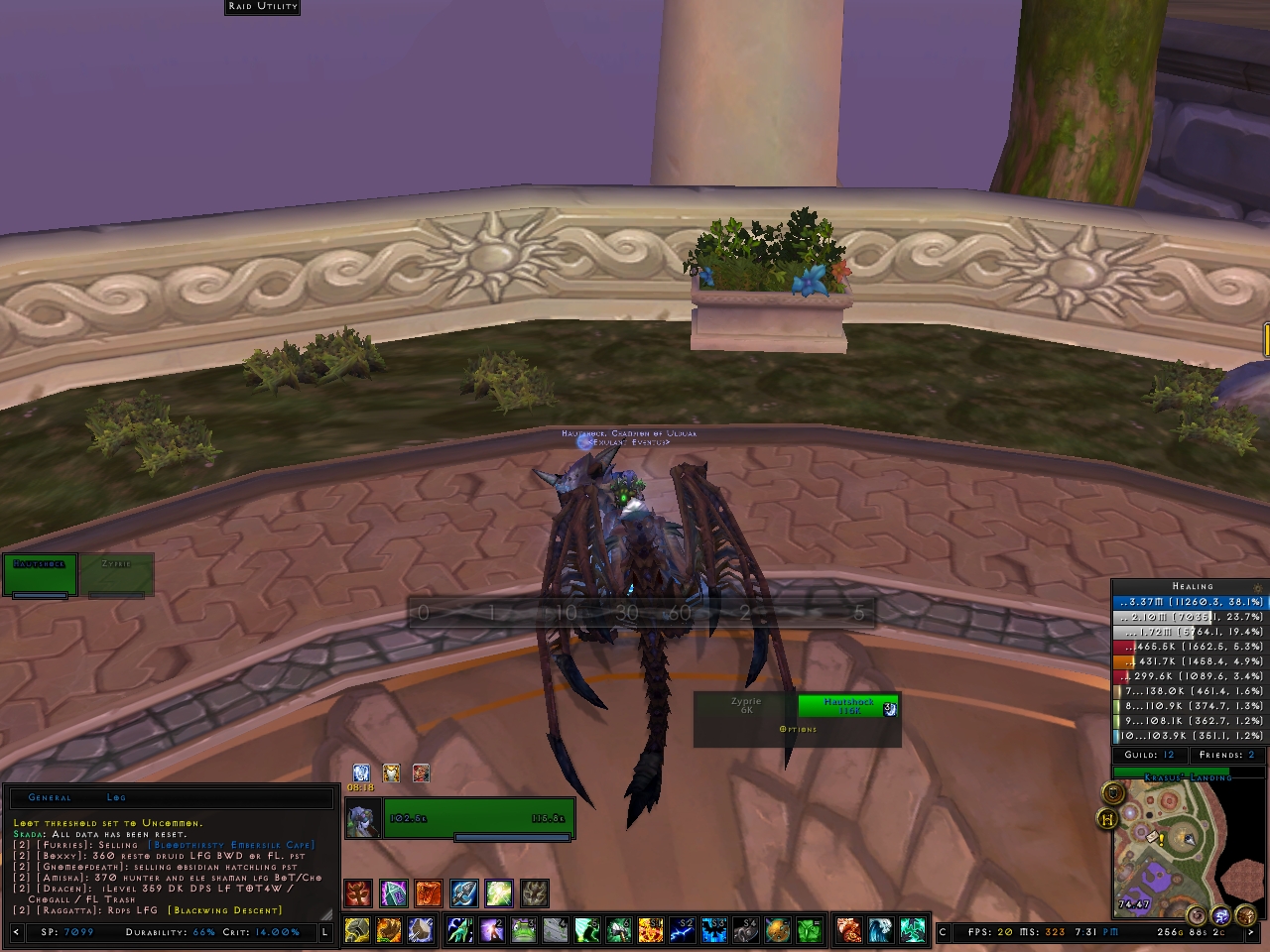The height and width of the screenshot is (952, 1270).
Task: Select the General chat tab
Action: point(50,797)
